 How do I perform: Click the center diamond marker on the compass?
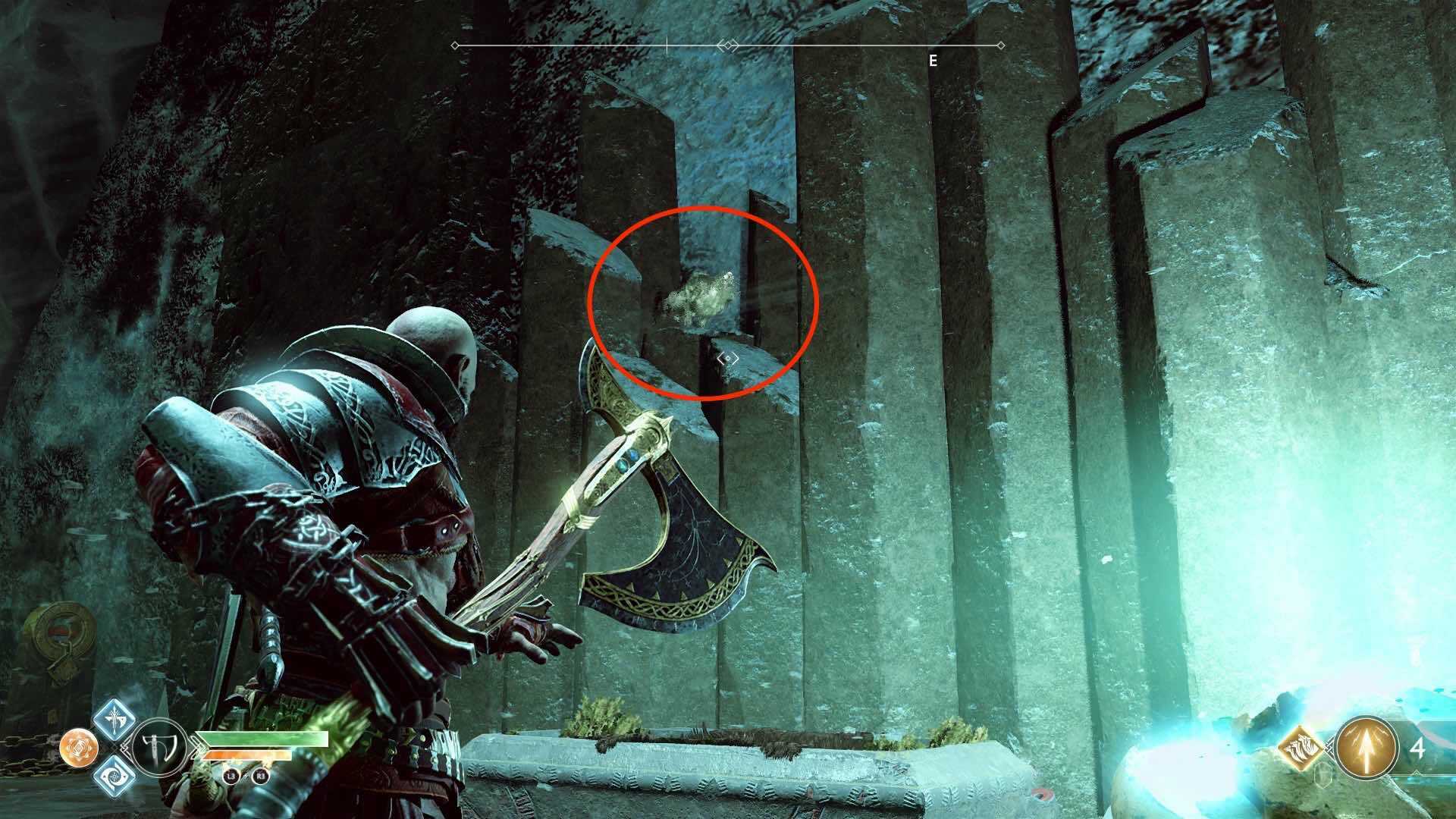[x=730, y=45]
